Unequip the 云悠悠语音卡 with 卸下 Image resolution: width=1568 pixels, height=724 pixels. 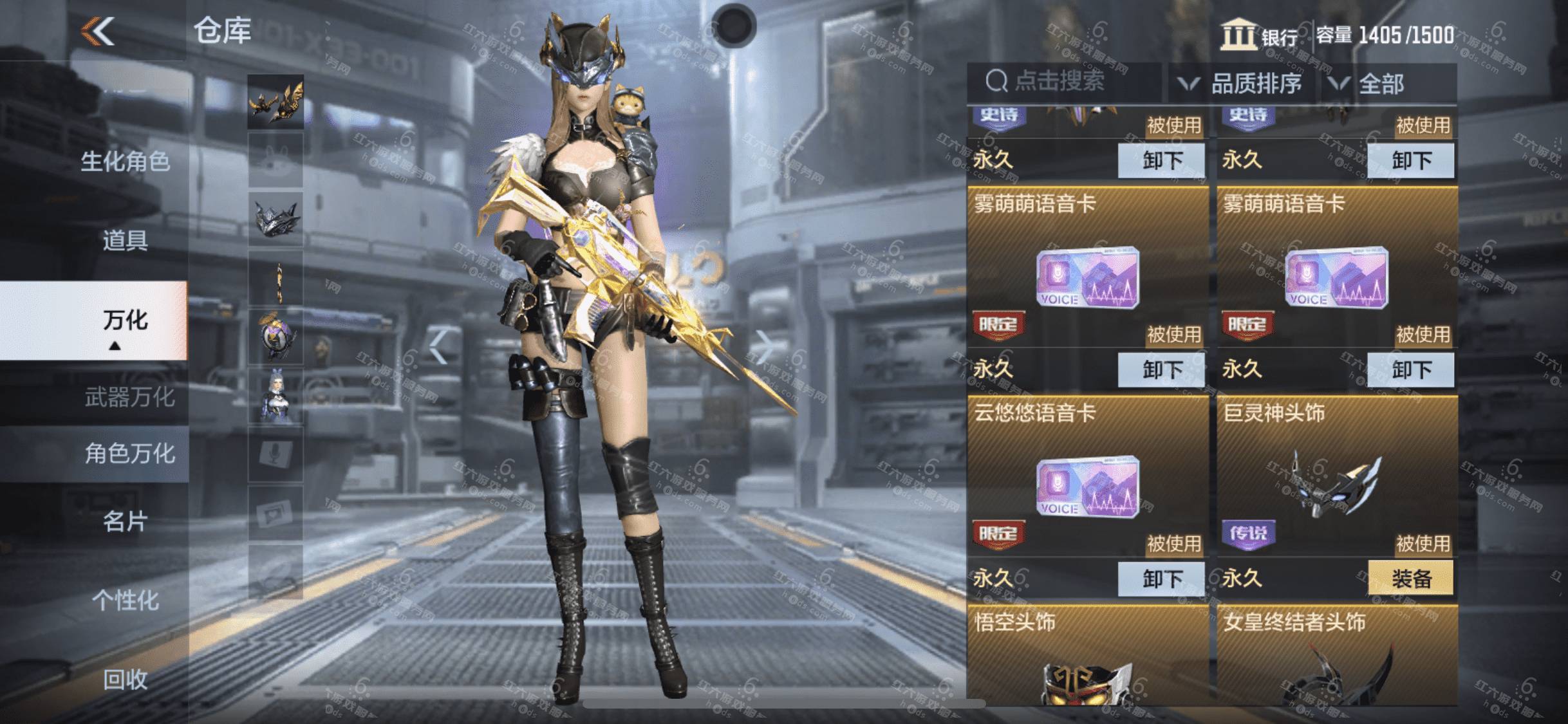click(1161, 579)
